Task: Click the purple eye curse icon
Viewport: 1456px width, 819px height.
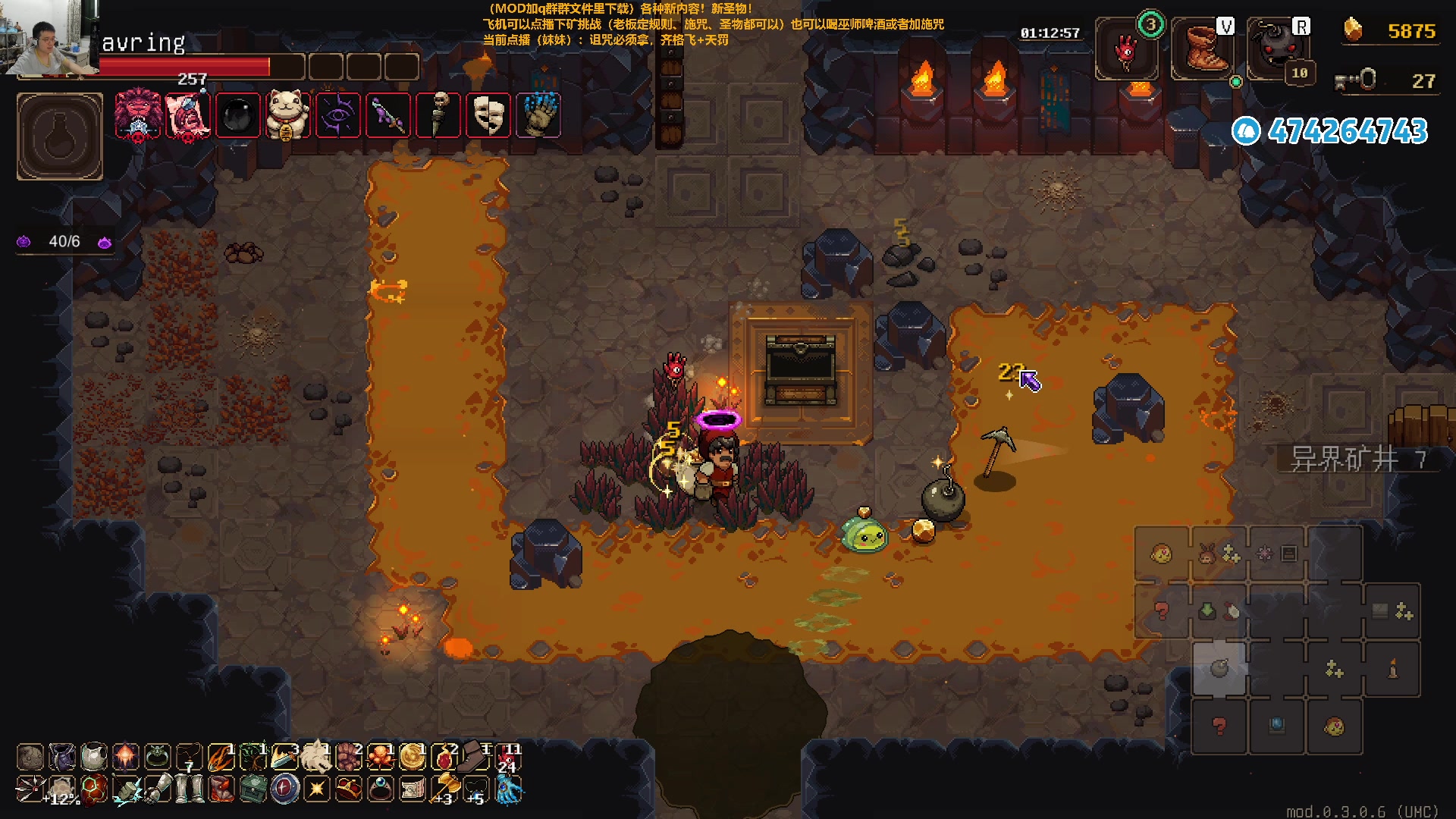Action: click(x=337, y=115)
